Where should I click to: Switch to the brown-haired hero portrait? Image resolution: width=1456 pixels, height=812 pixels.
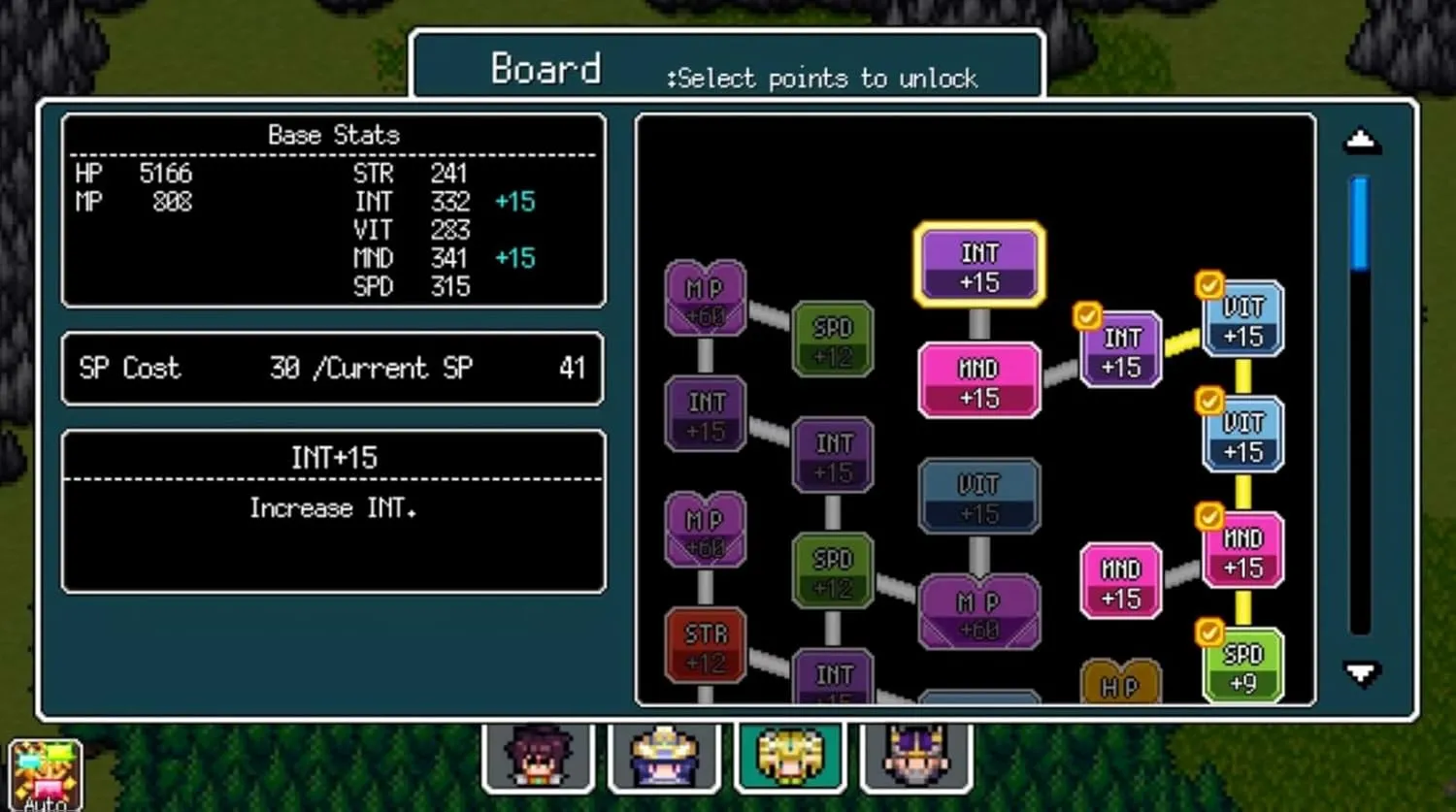coord(538,757)
